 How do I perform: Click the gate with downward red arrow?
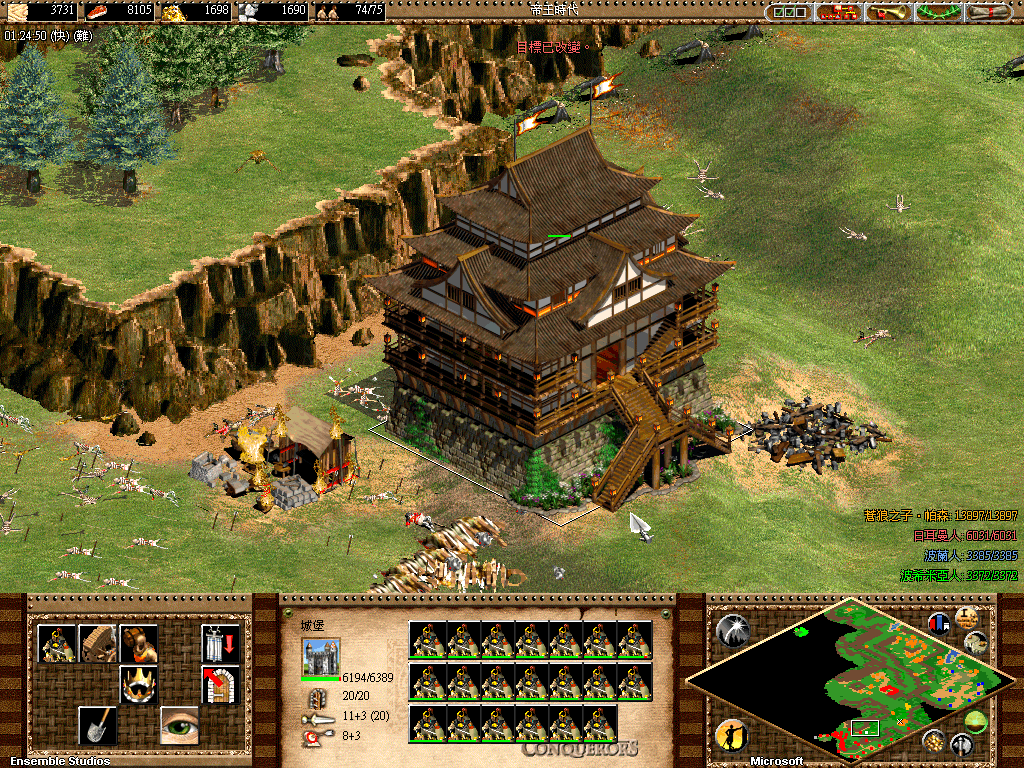click(220, 643)
